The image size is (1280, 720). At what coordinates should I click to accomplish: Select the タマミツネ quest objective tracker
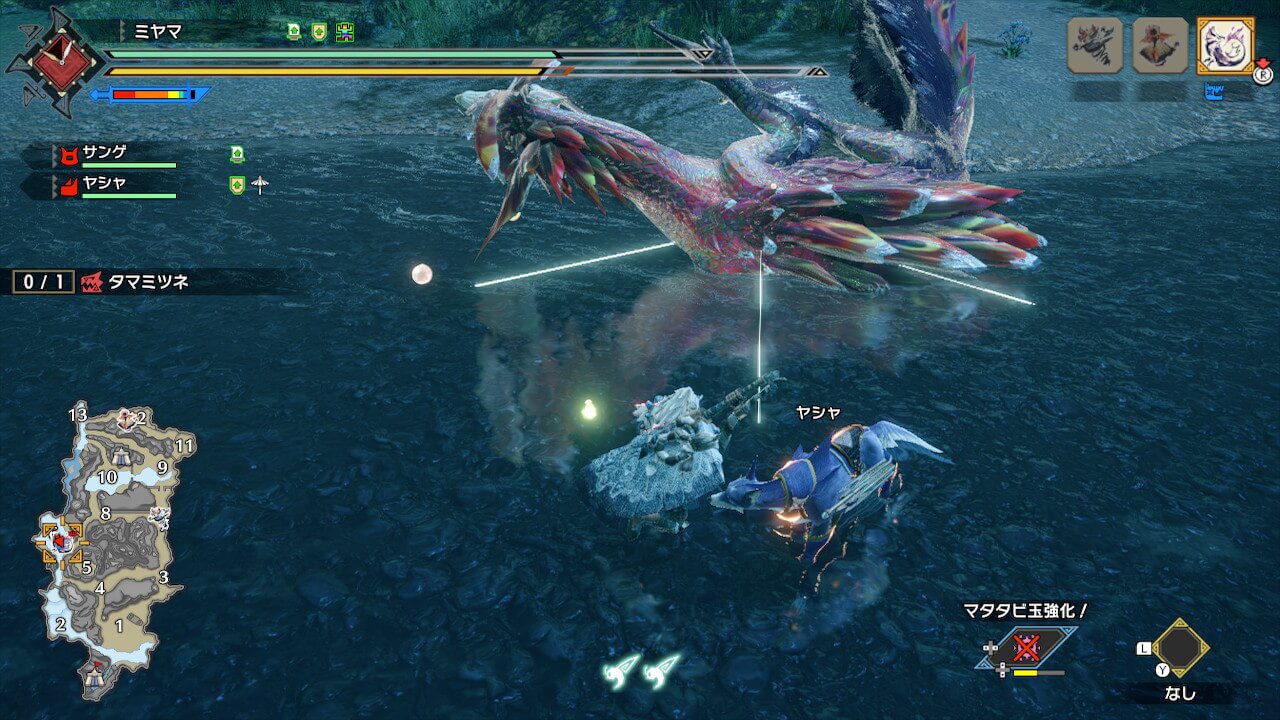[x=138, y=282]
